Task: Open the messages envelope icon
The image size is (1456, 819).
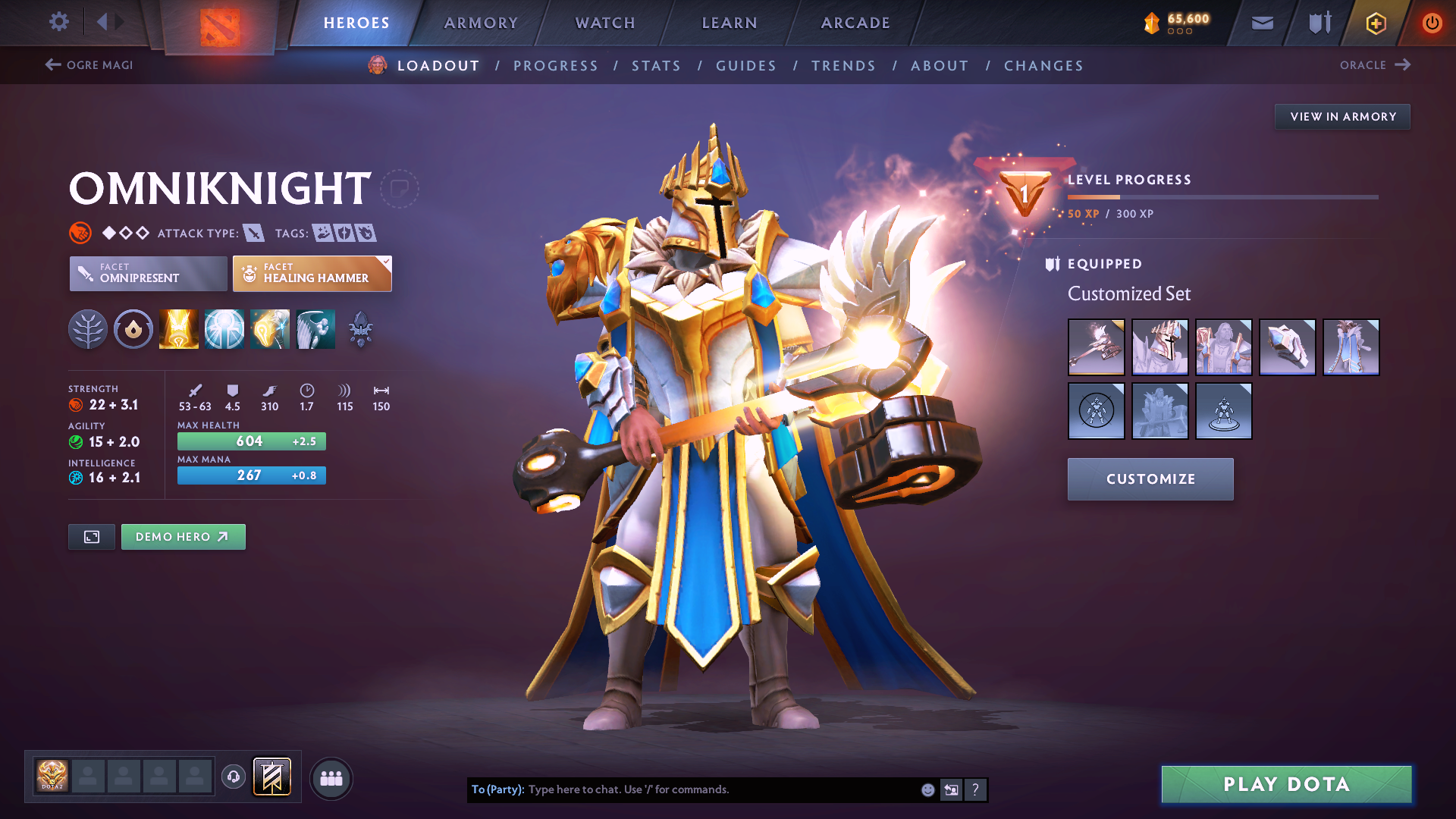Action: [1262, 23]
